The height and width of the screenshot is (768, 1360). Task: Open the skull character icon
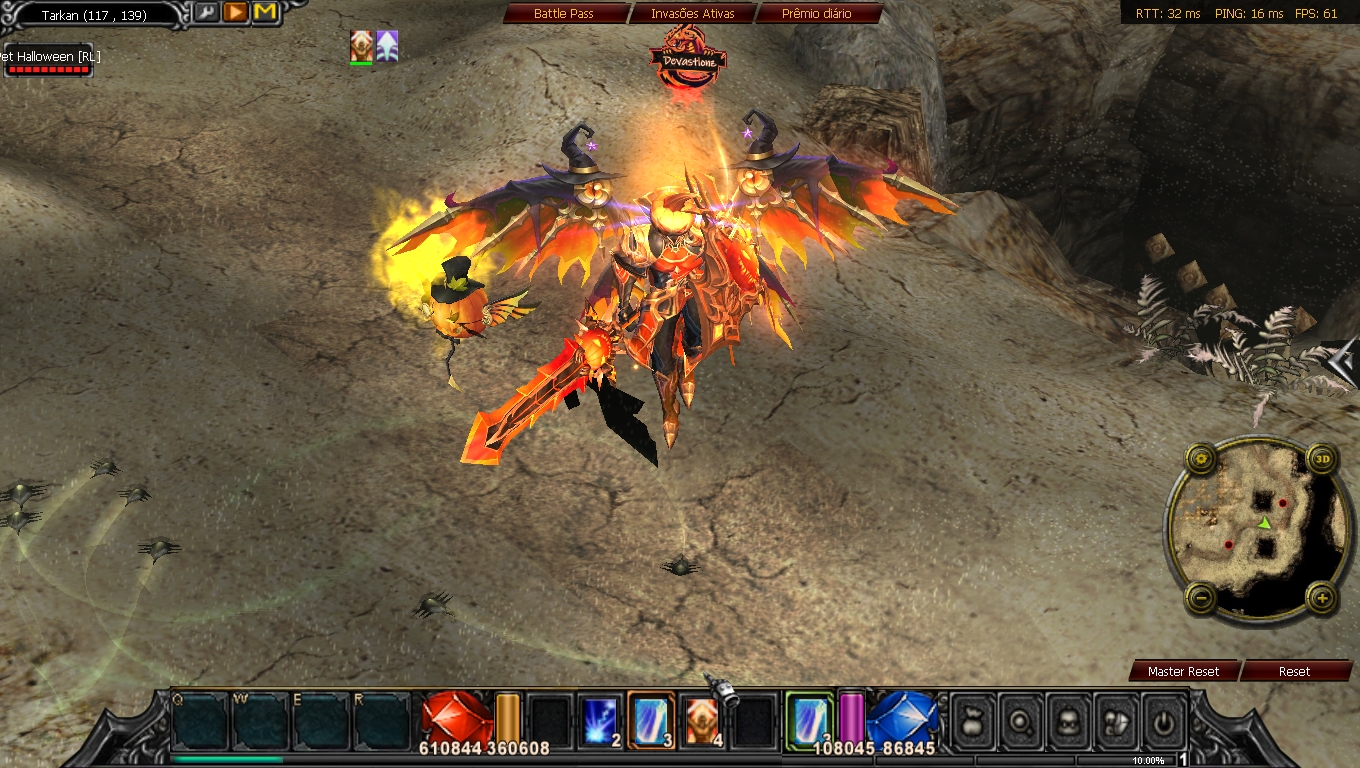click(1068, 720)
